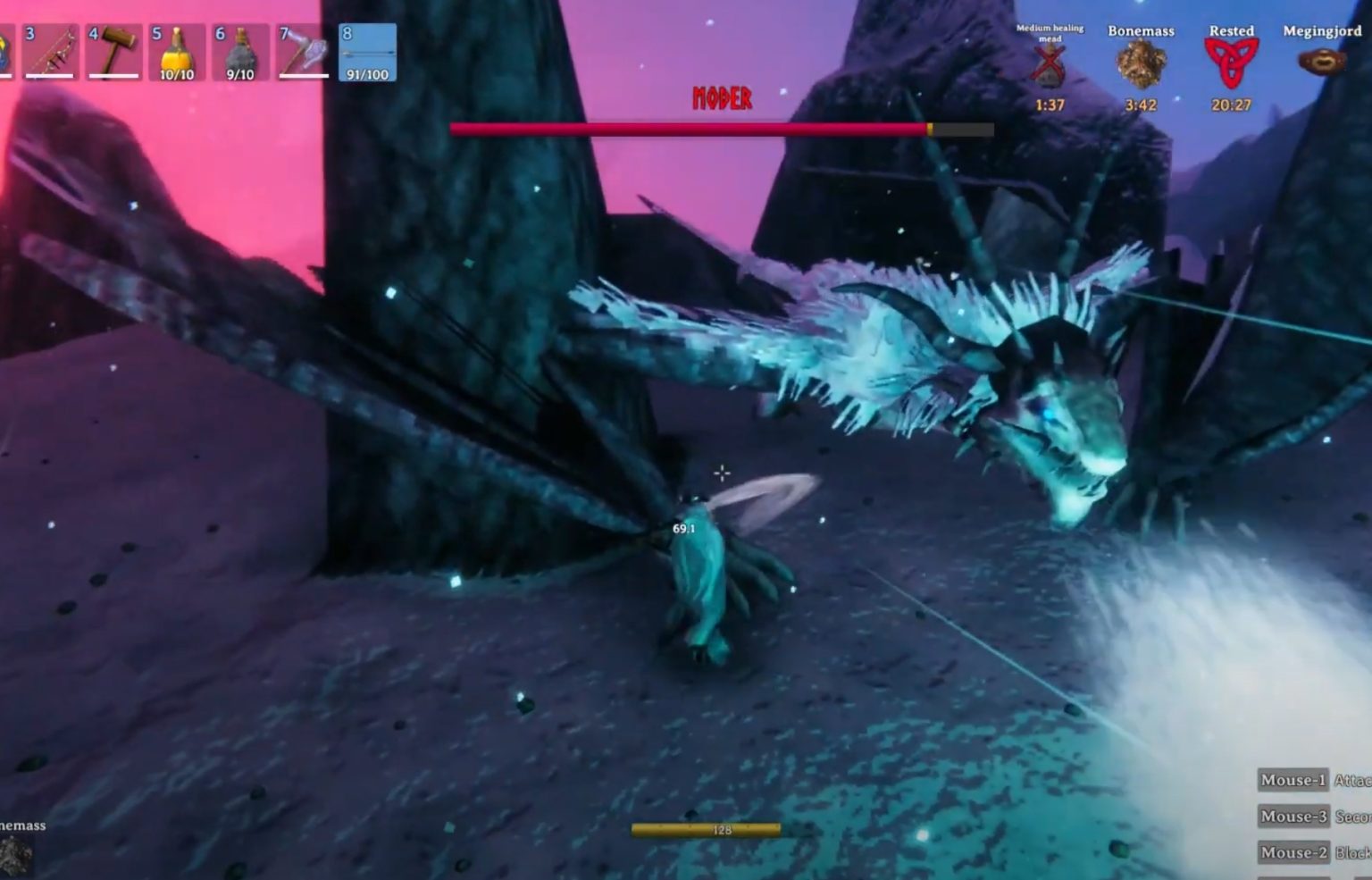1372x880 pixels.
Task: Select the bow in hotbar slot 3
Action: (52, 51)
